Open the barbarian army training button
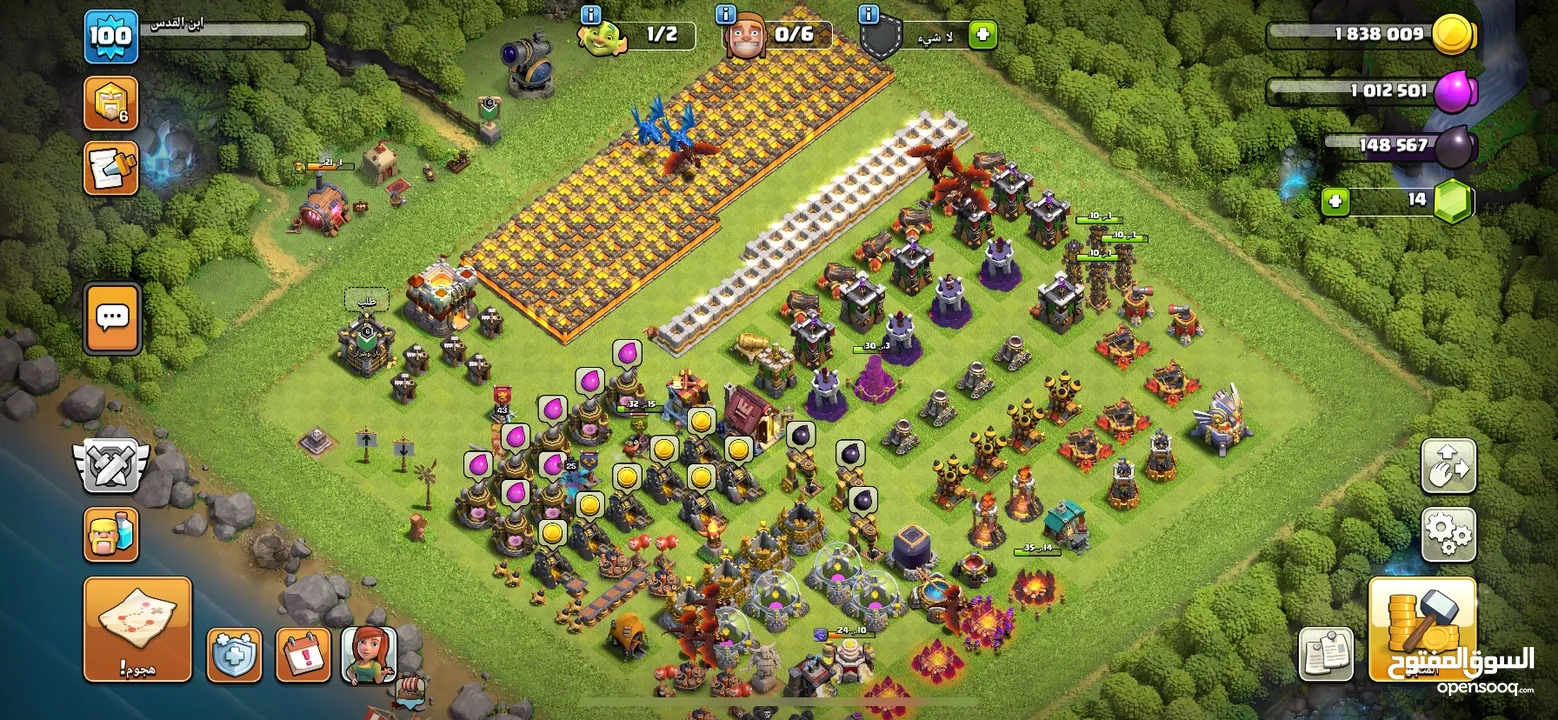 coord(111,534)
